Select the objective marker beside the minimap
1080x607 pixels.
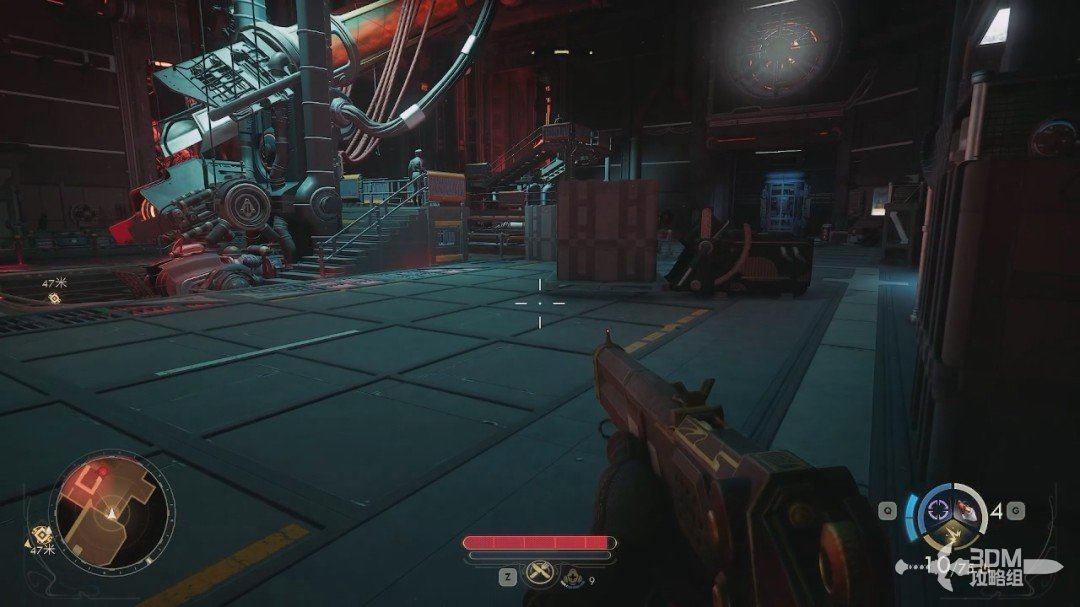[x=42, y=535]
